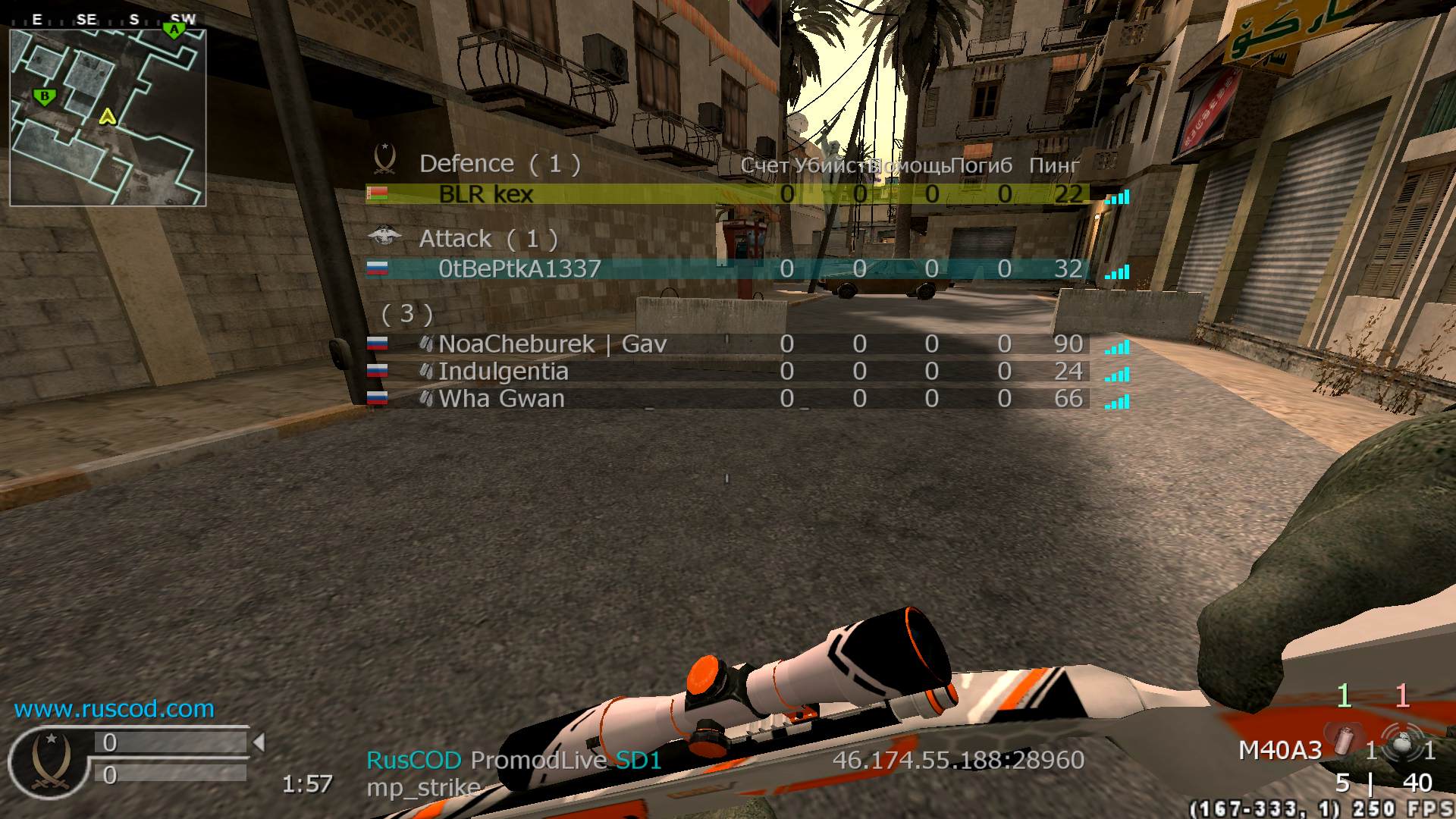Click the Russian flag beside 0tBePtkA1337
This screenshot has width=1456, height=819.
tap(378, 268)
